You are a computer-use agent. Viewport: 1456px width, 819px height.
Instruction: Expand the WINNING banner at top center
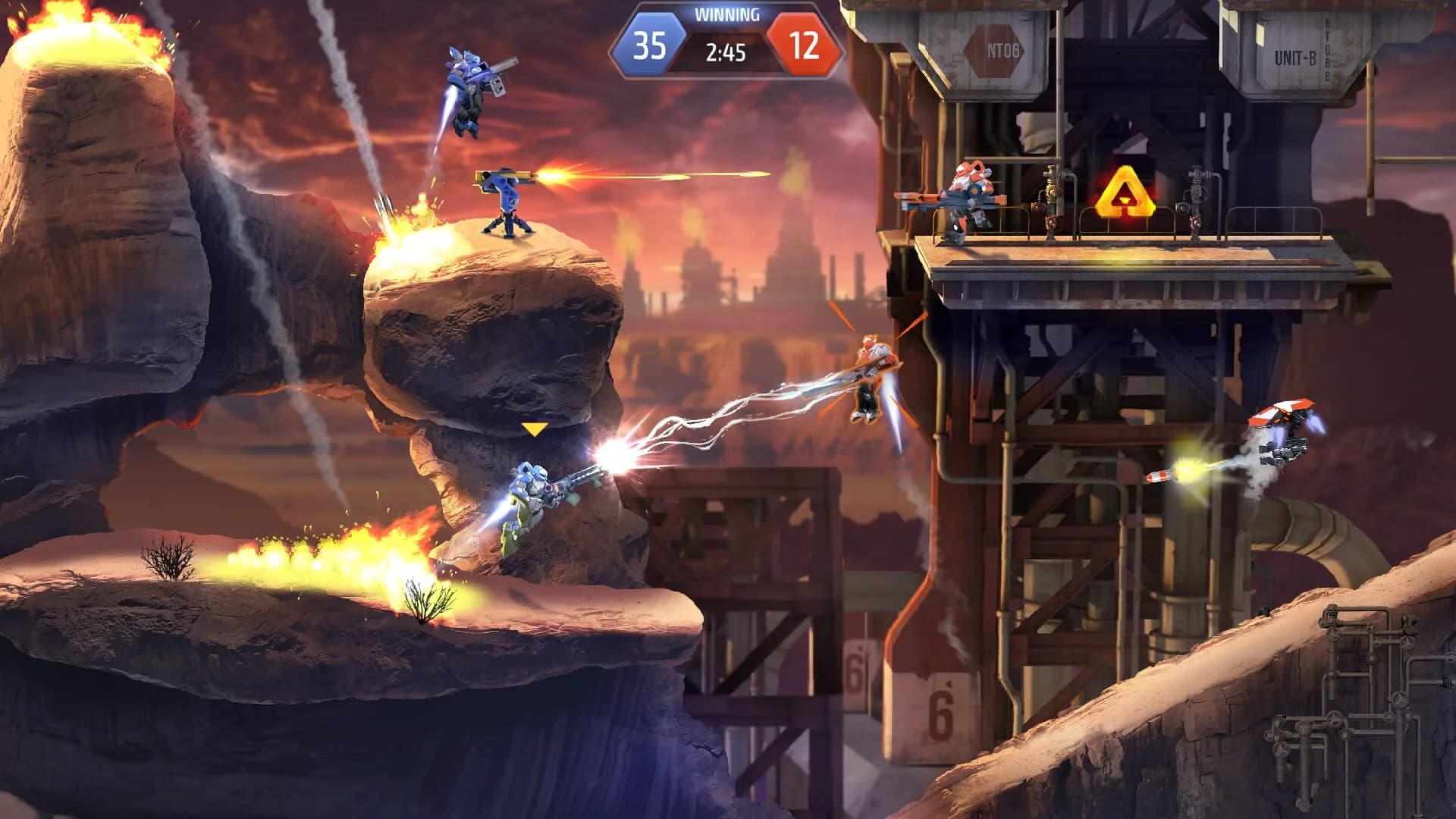(x=726, y=13)
